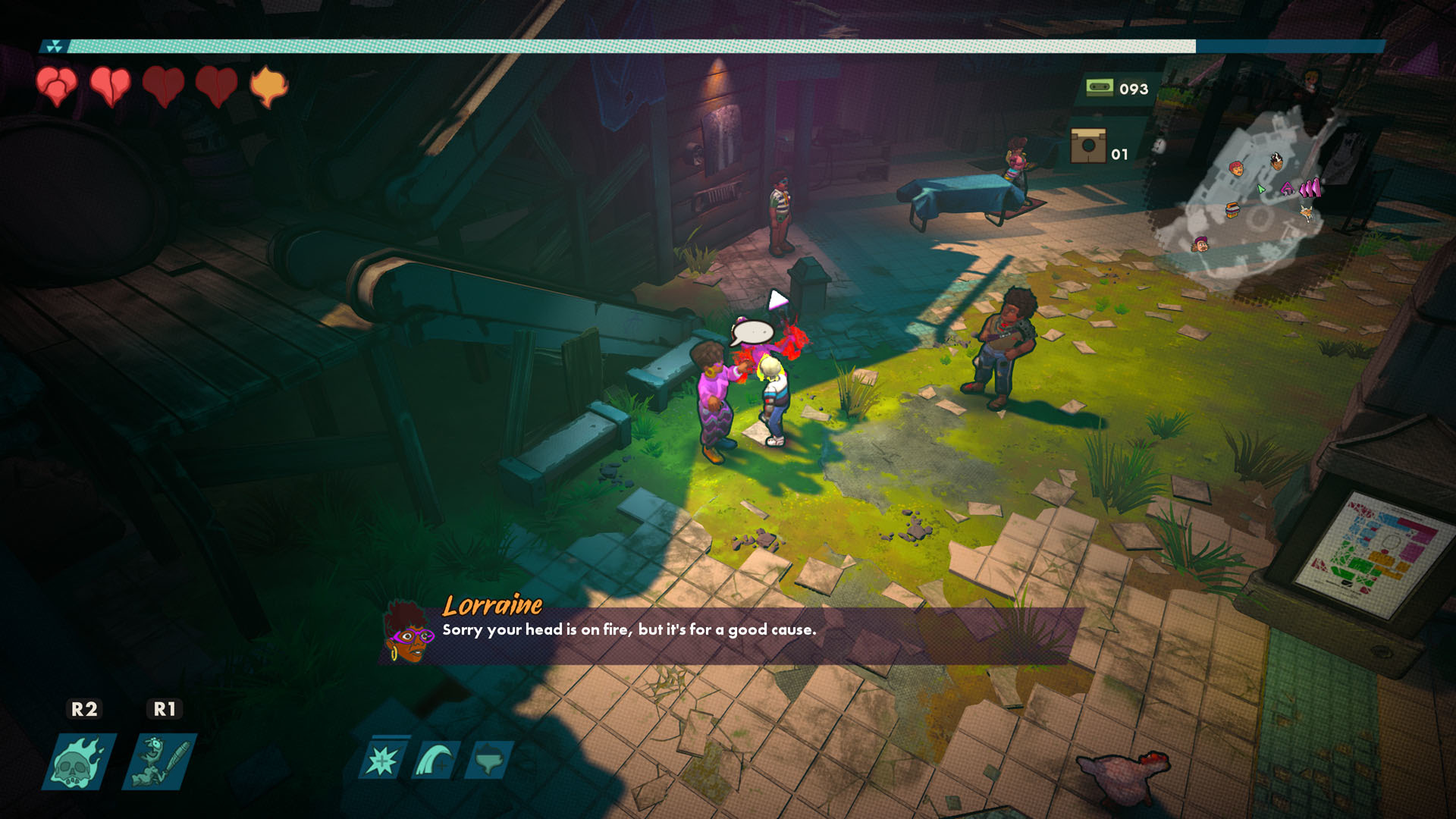The width and height of the screenshot is (1456, 819).
Task: Select the fox marker on minimap
Action: click(x=1307, y=213)
